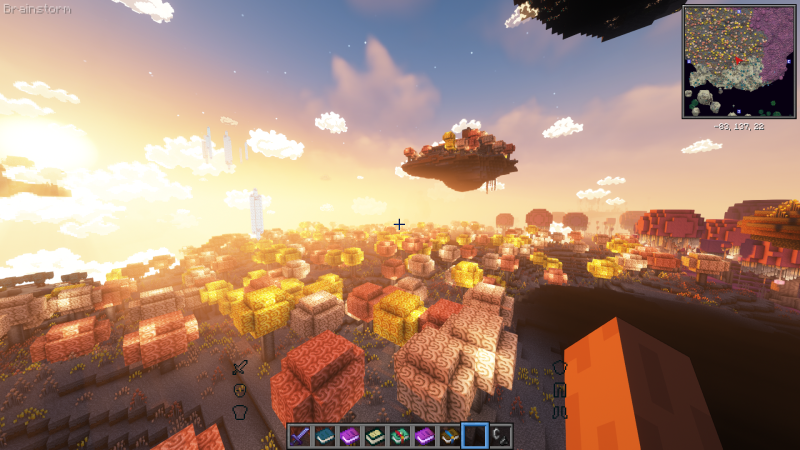Click the leggings outline armor icon
Viewport: 800px width, 450px height.
[x=560, y=390]
